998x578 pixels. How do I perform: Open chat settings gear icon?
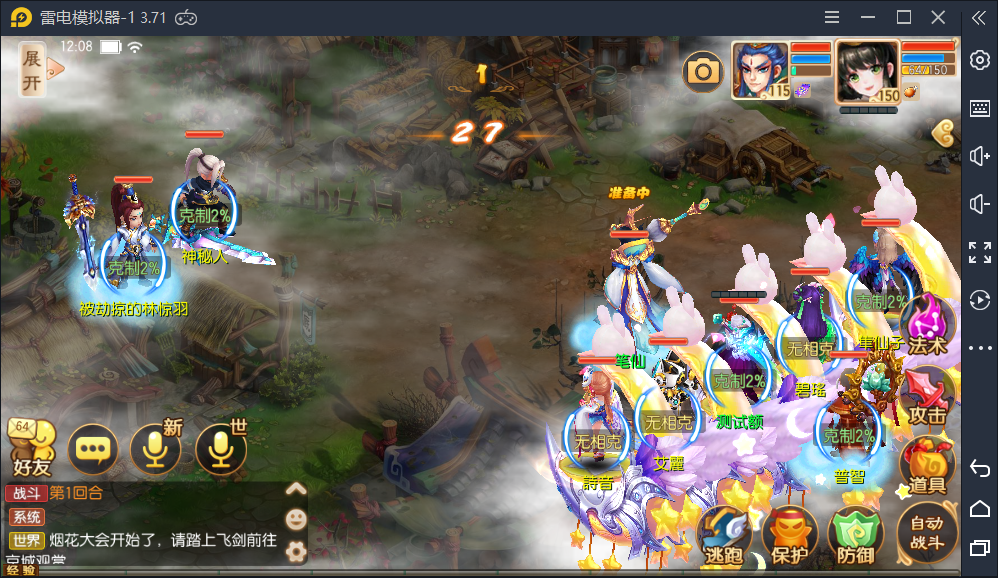coord(295,551)
